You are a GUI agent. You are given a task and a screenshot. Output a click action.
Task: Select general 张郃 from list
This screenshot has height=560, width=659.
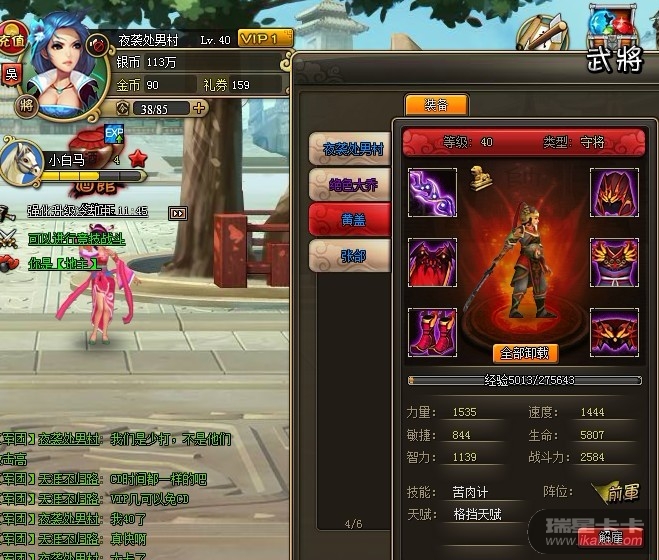point(350,256)
